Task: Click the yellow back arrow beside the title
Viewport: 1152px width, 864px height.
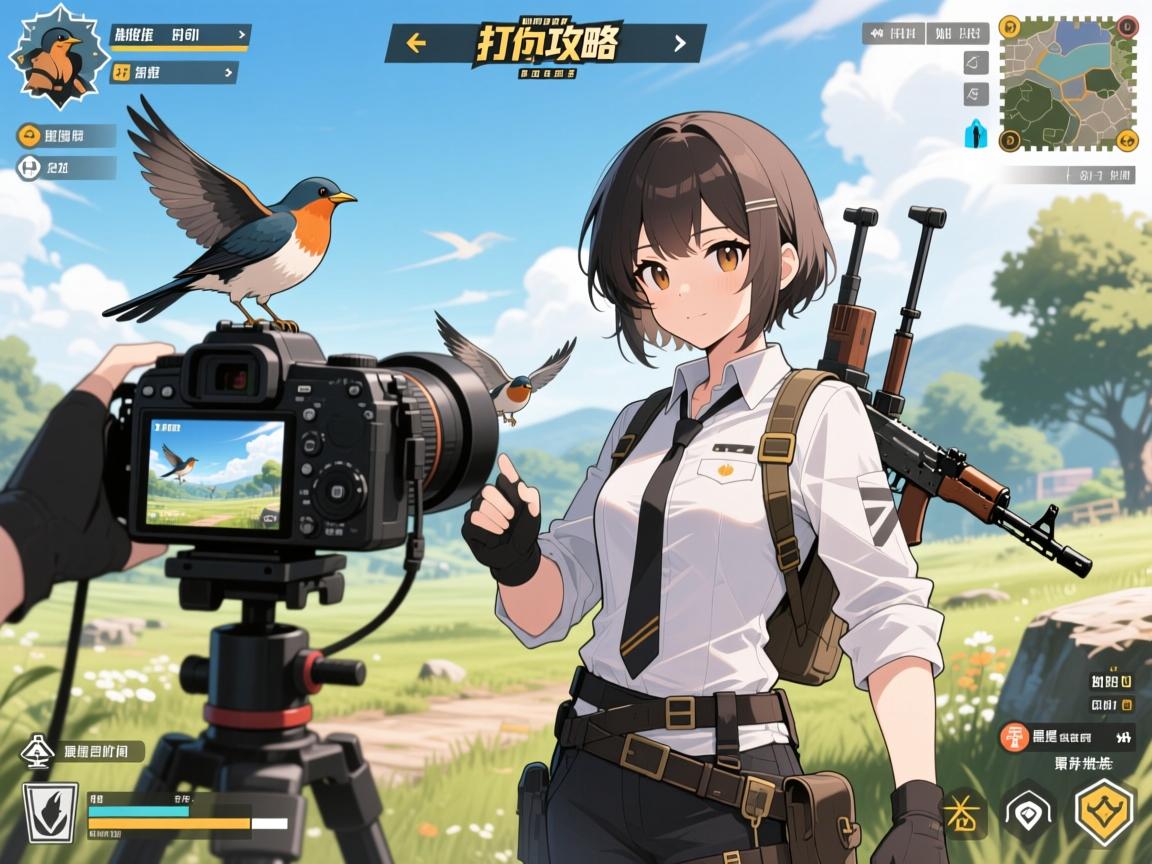Action: point(416,43)
